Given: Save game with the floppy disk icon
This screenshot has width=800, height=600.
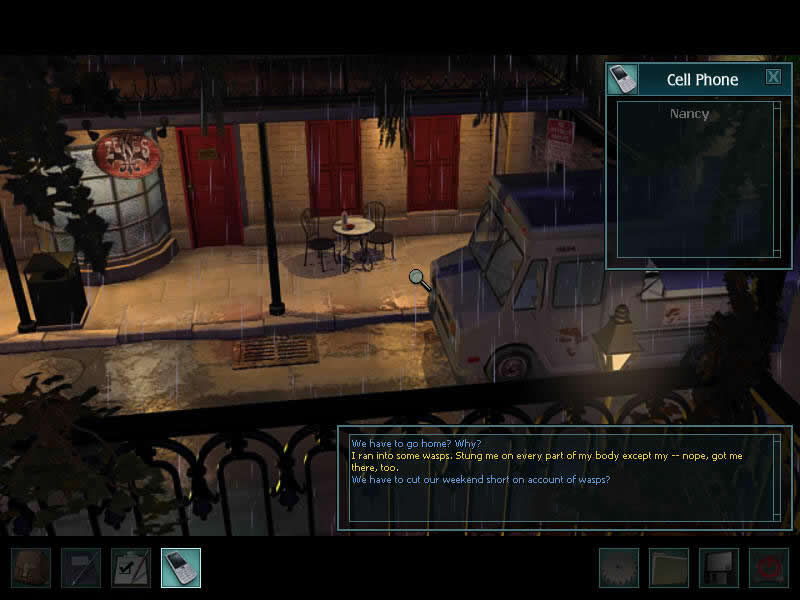Looking at the screenshot, I should click(x=719, y=567).
